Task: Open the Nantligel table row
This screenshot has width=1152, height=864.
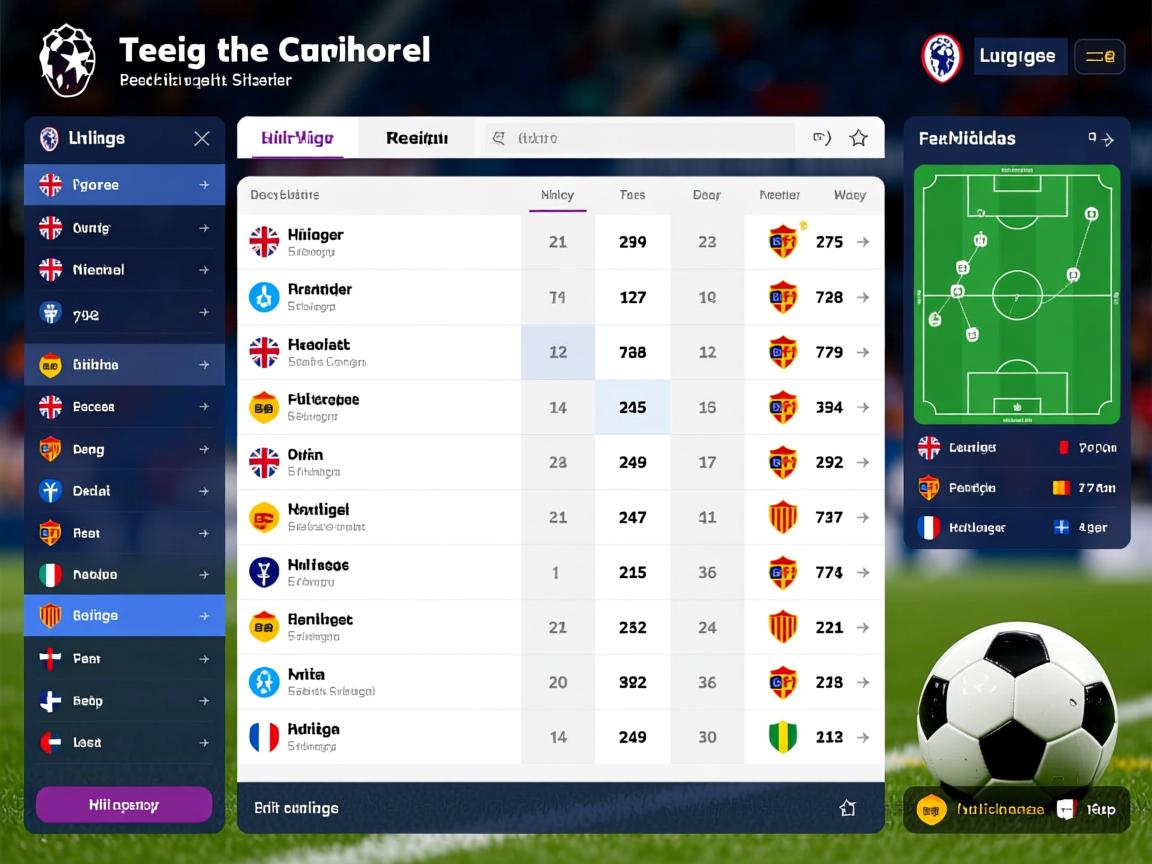Action: [380, 517]
